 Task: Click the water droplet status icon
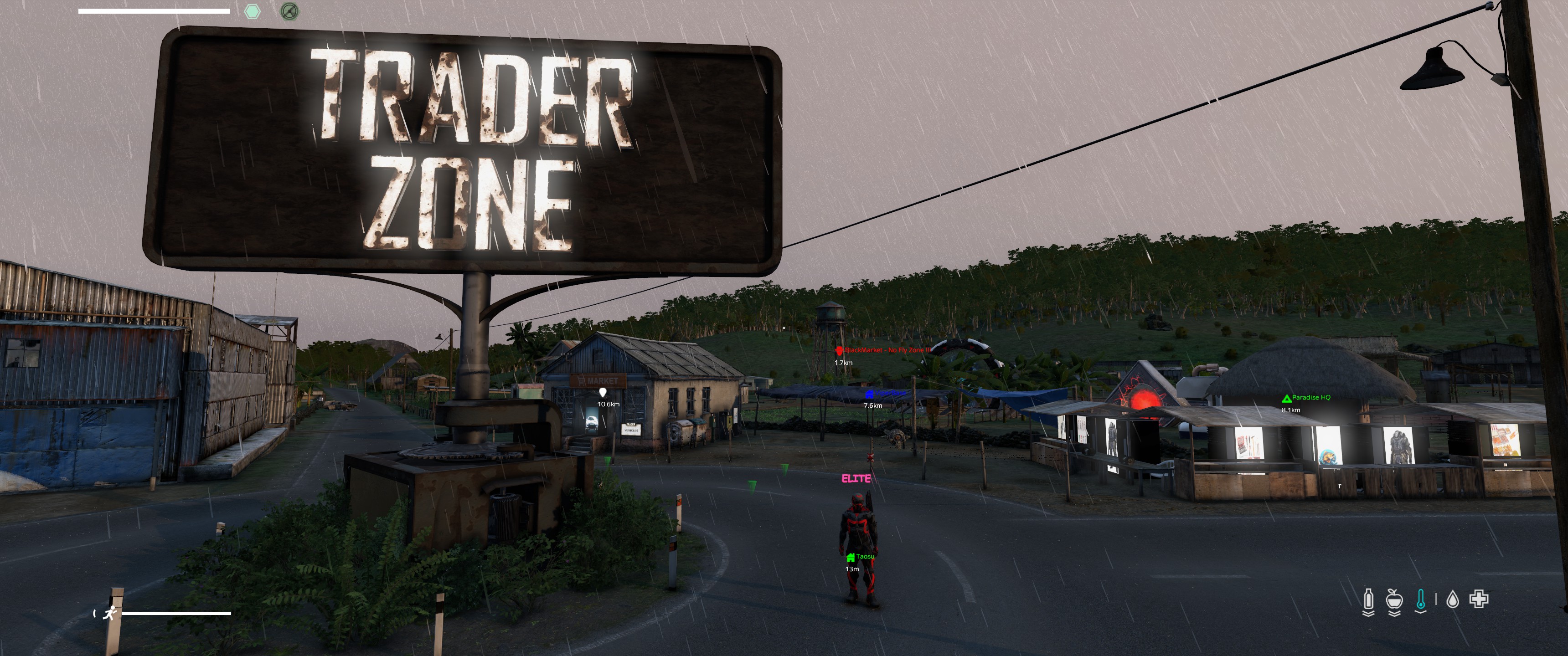(1452, 600)
